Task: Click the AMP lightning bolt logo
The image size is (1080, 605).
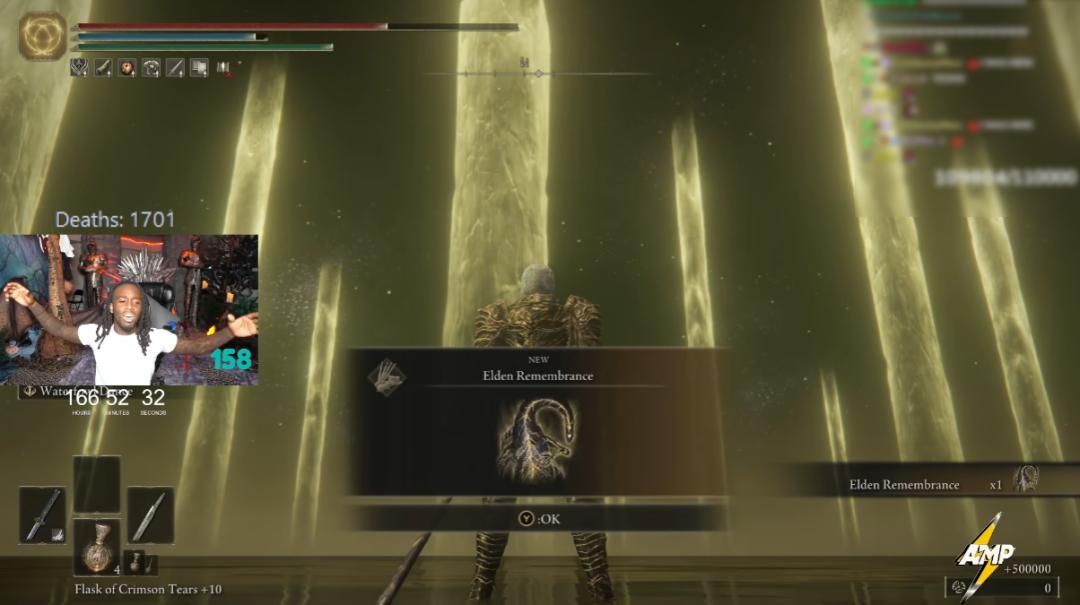Action: (x=983, y=555)
